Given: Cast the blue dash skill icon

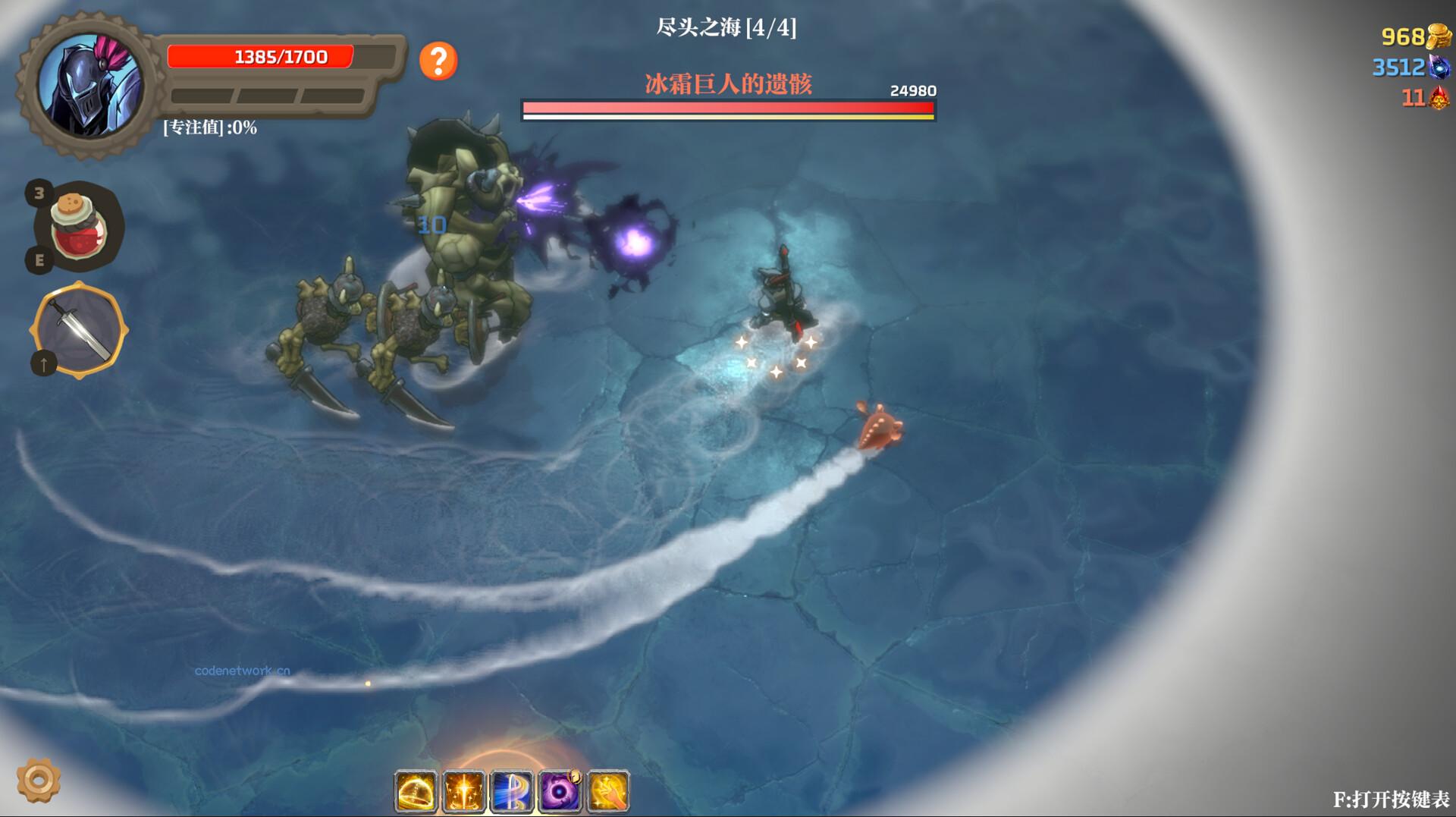Looking at the screenshot, I should [x=510, y=790].
